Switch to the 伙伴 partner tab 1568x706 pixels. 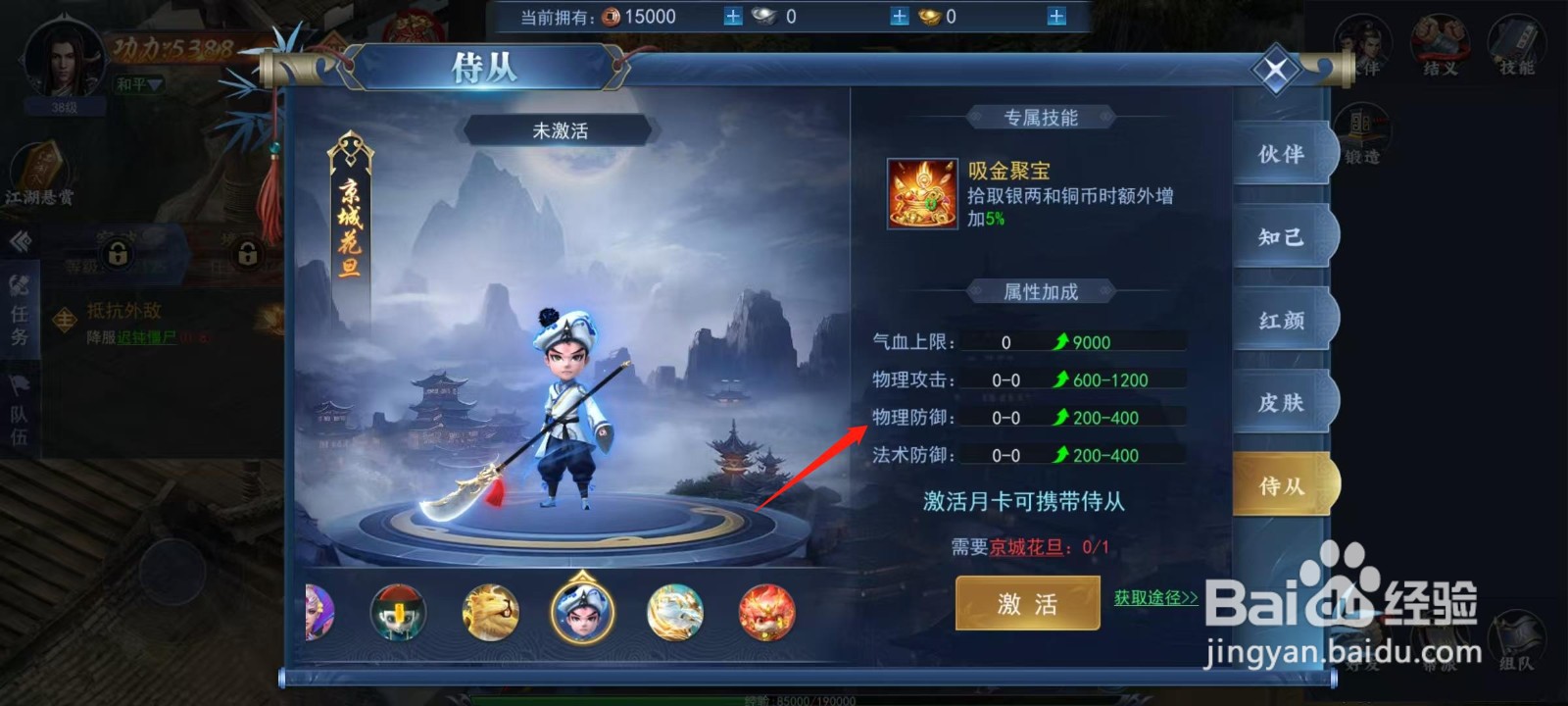1284,155
